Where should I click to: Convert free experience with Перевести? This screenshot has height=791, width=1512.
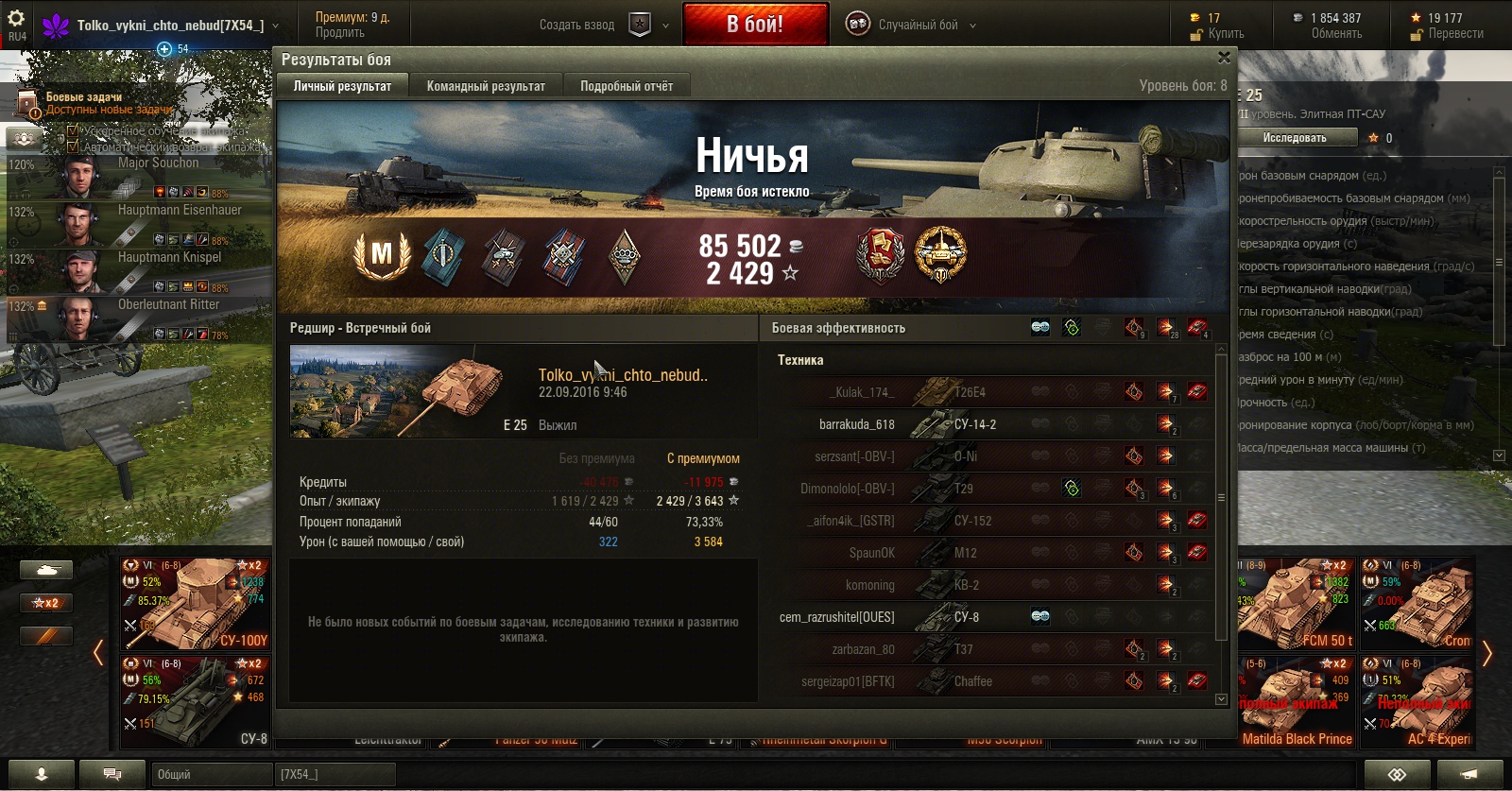point(1455,34)
